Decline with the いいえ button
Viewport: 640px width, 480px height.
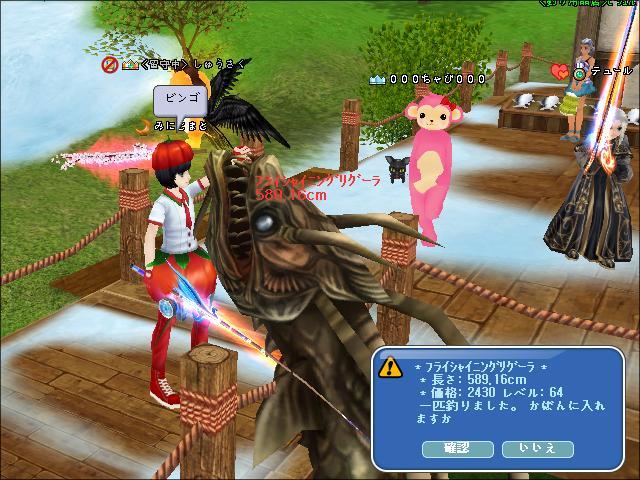(537, 449)
